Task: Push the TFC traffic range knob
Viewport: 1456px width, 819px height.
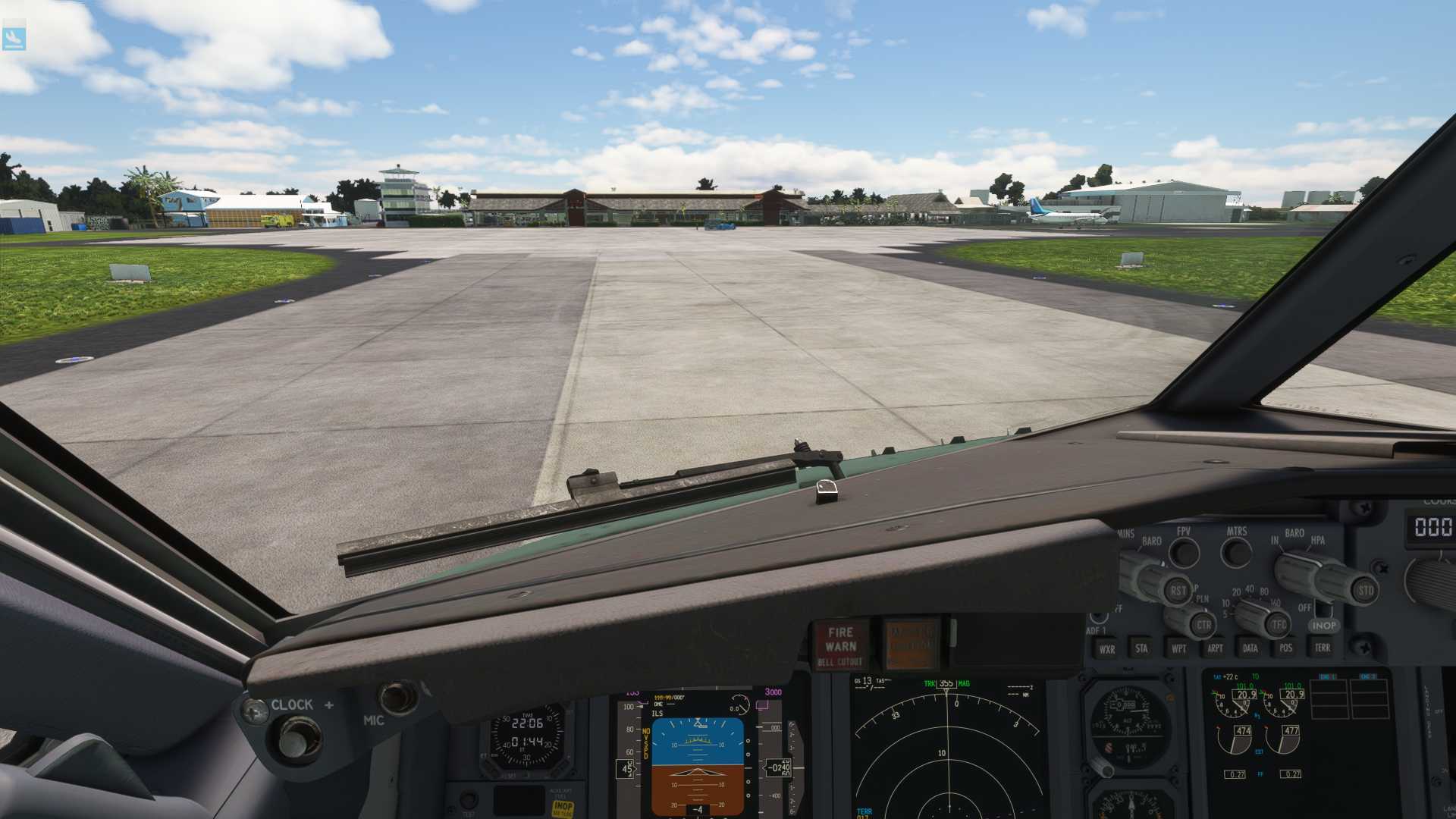Action: tap(1279, 625)
